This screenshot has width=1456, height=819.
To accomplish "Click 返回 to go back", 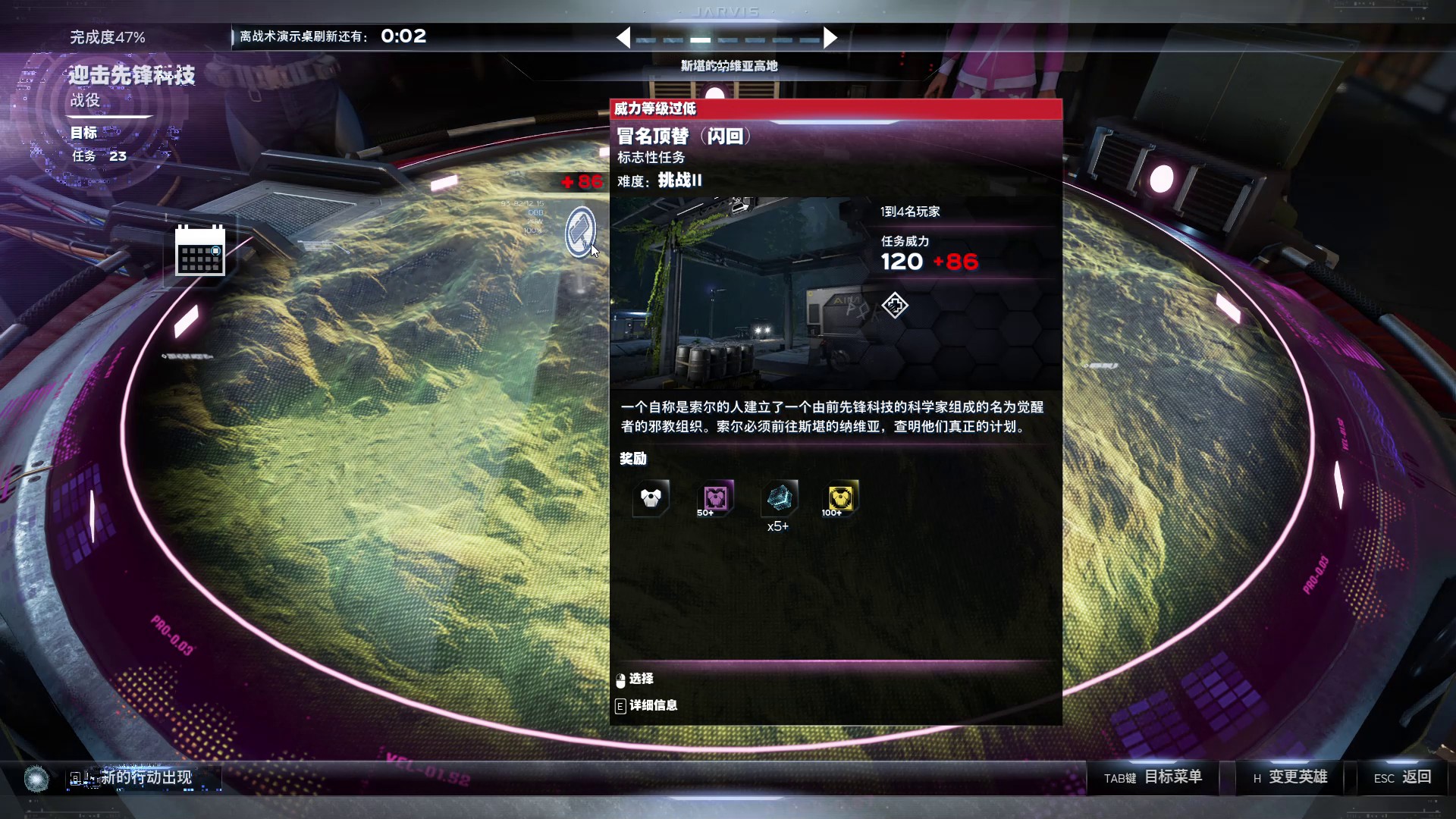I will click(x=1402, y=777).
